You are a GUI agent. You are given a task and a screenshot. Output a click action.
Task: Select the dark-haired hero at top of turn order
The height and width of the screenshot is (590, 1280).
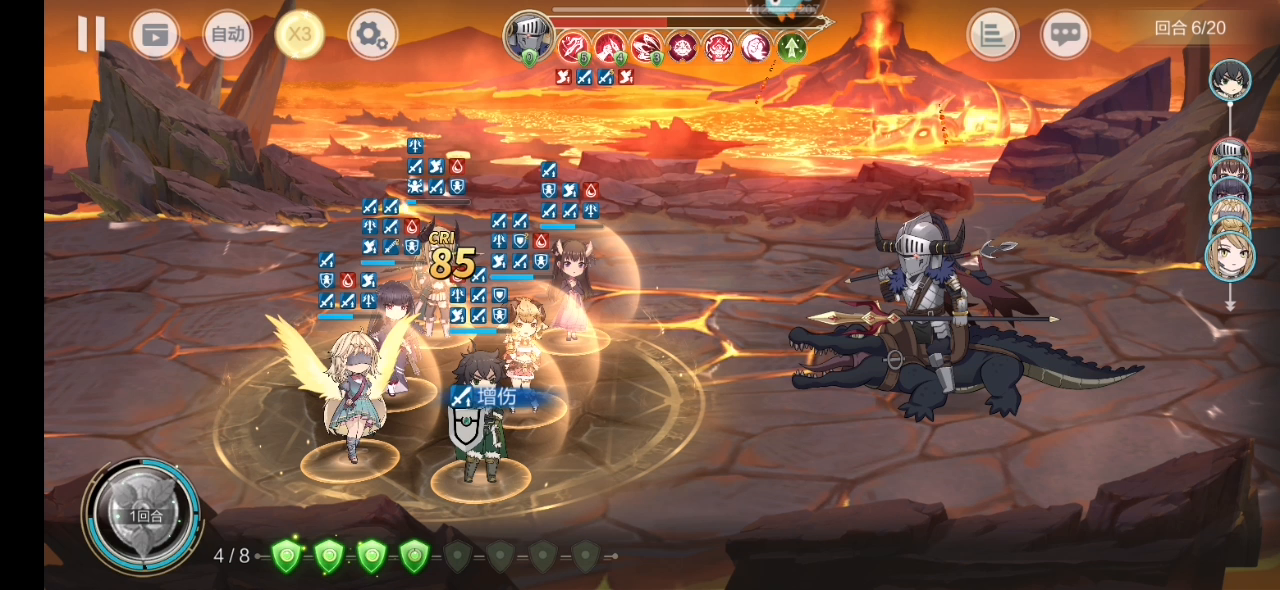(x=1229, y=80)
